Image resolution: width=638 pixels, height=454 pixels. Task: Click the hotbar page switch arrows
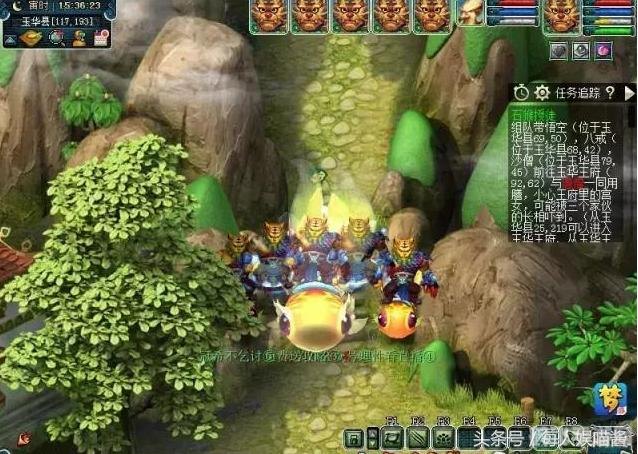click(x=373, y=437)
